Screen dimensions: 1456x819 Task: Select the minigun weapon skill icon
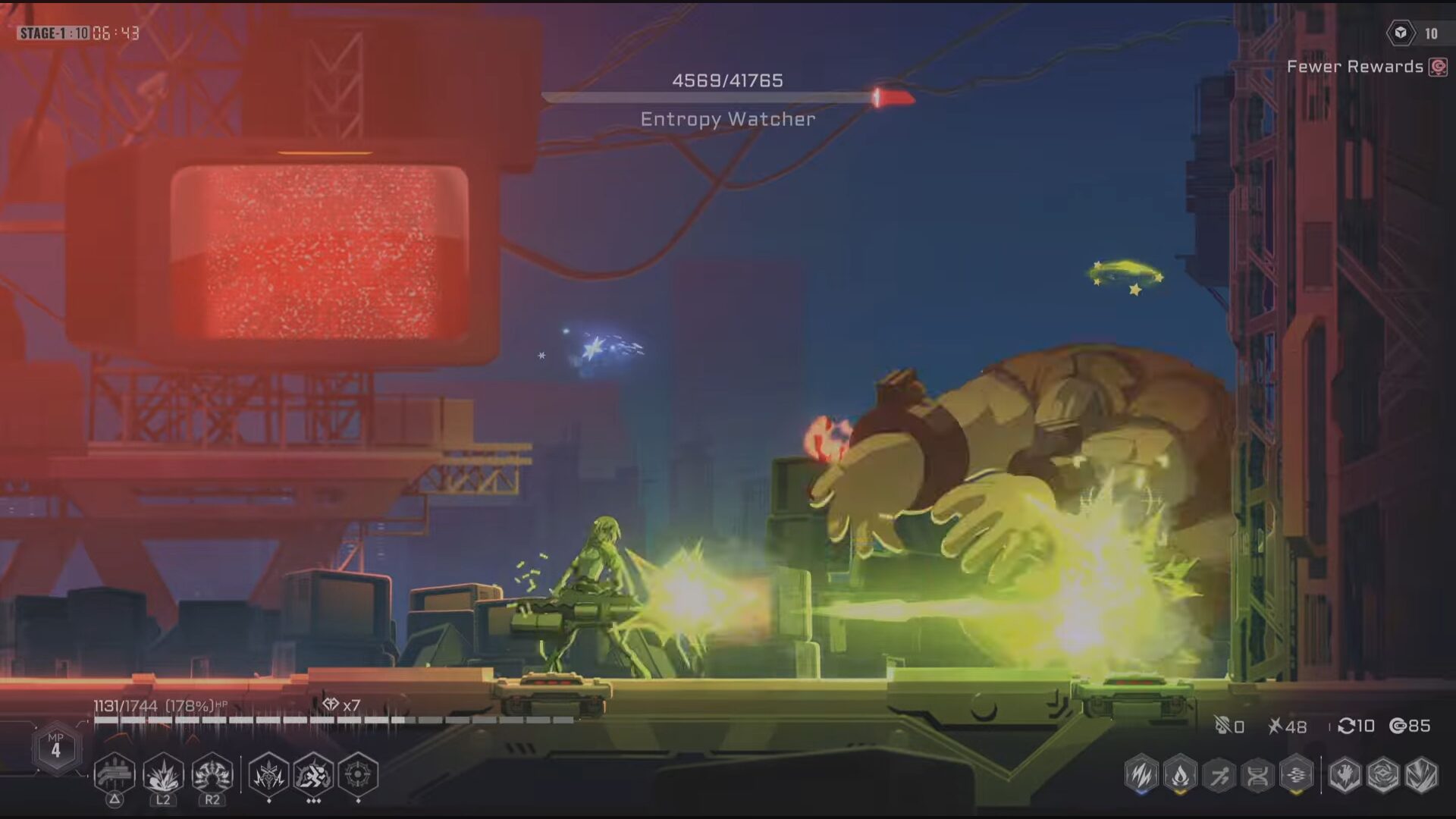point(115,774)
